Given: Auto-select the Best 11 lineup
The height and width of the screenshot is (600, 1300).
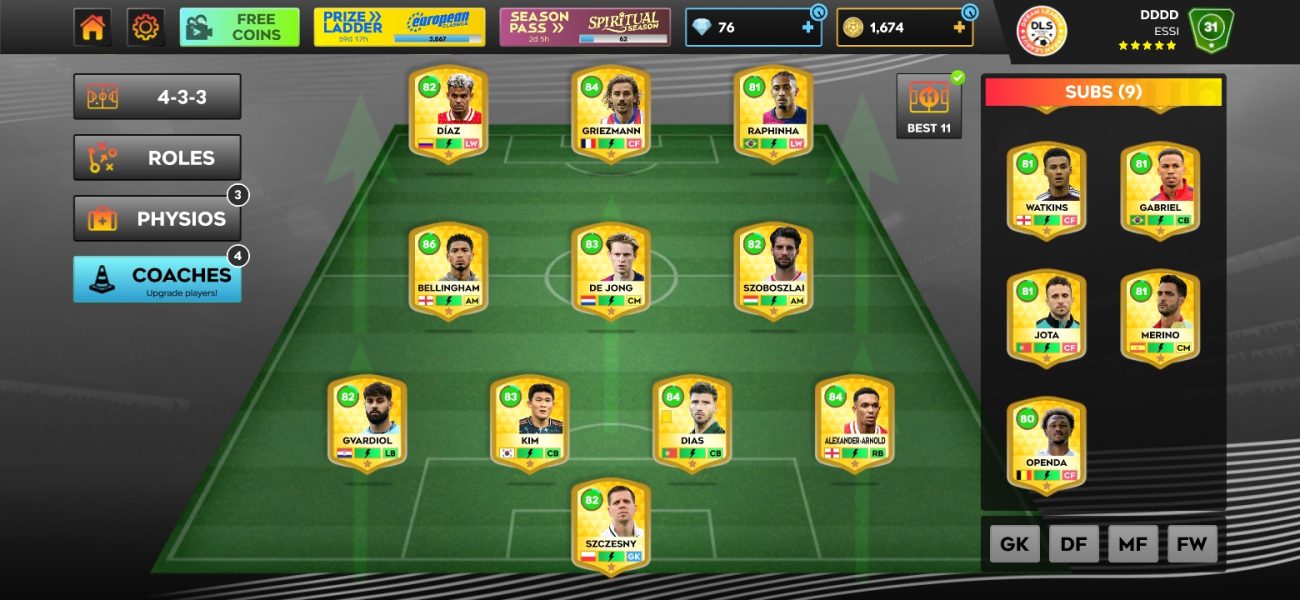Looking at the screenshot, I should tap(928, 106).
